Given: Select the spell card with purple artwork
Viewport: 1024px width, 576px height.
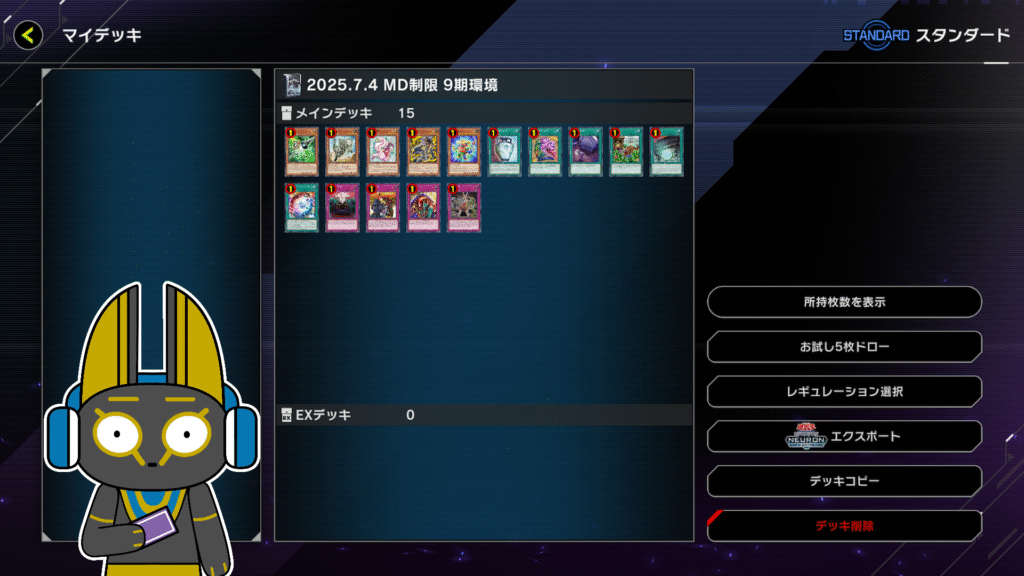Looking at the screenshot, I should coord(585,152).
